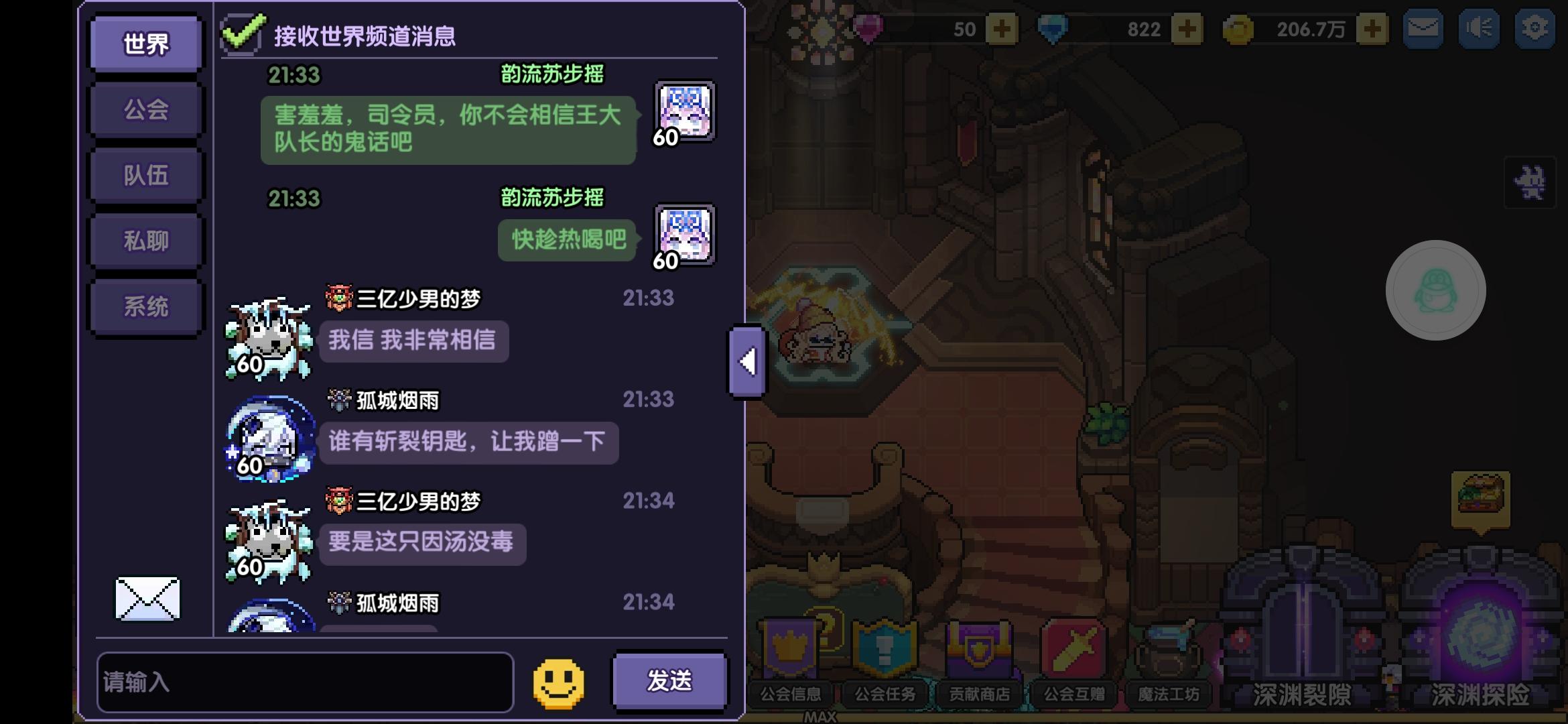Viewport: 1568px width, 724px height.
Task: Open the mail icon at top right
Action: click(x=1422, y=29)
